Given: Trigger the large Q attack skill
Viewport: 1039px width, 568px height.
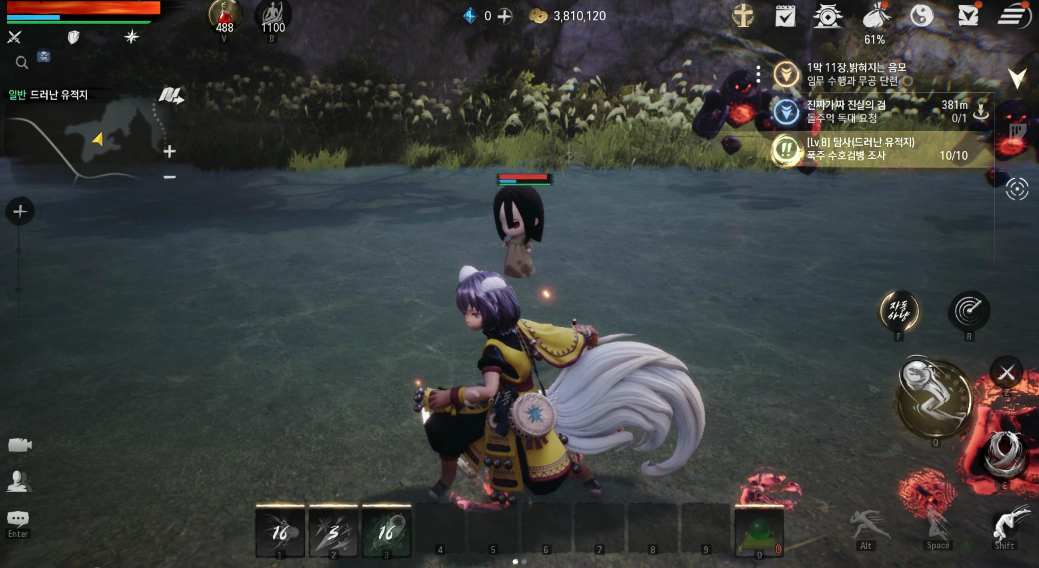Looking at the screenshot, I should point(932,399).
